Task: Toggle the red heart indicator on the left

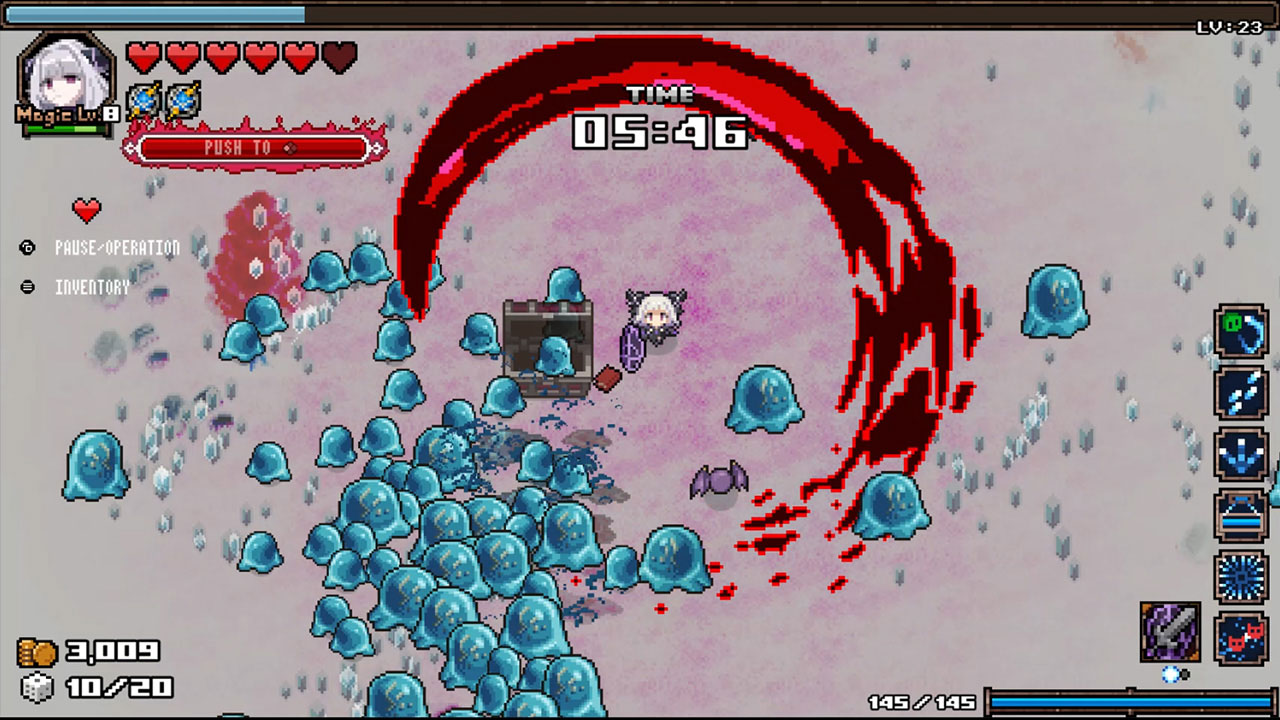Action: (x=86, y=211)
